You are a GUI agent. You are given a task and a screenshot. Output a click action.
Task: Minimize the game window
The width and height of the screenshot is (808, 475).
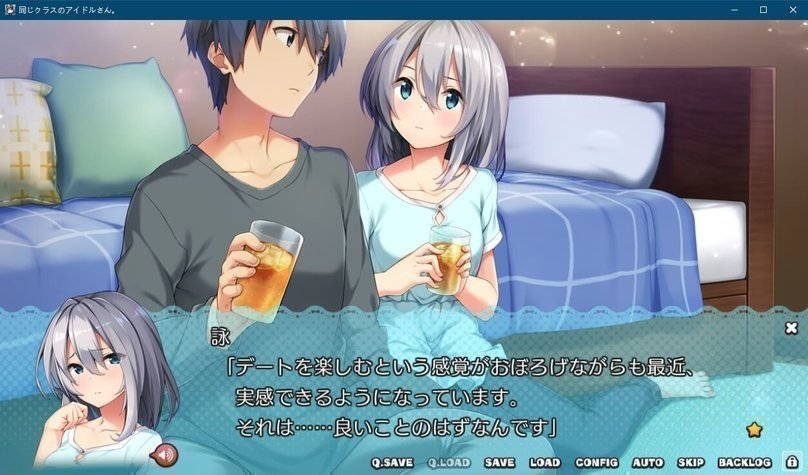coord(738,9)
